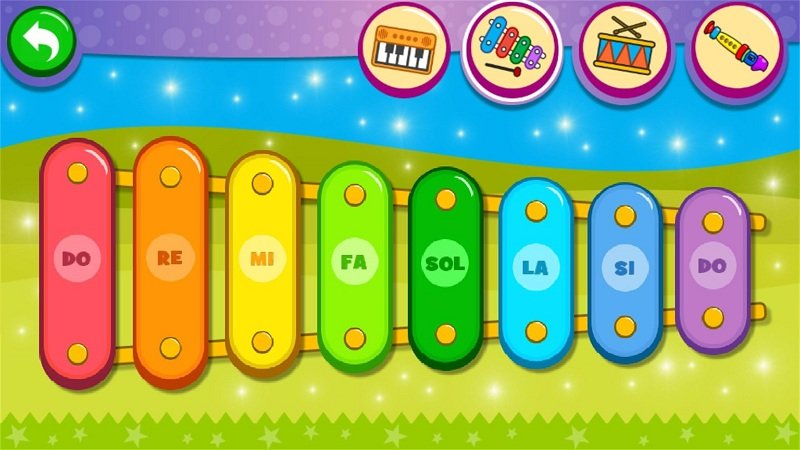The image size is (800, 450).
Task: Select the xylophone instrument icon
Action: [x=512, y=48]
